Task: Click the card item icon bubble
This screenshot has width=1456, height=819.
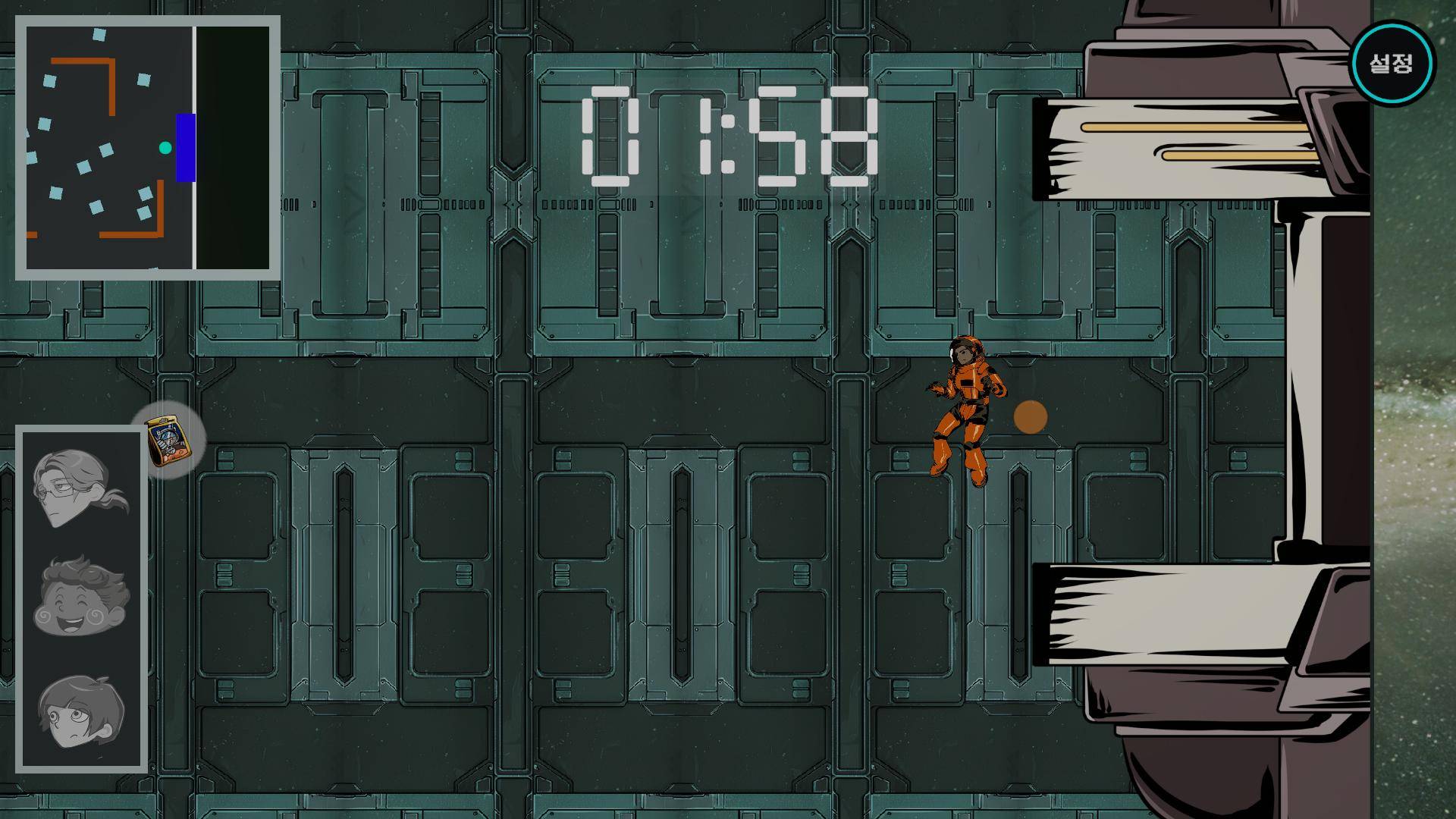Action: pyautogui.click(x=168, y=441)
